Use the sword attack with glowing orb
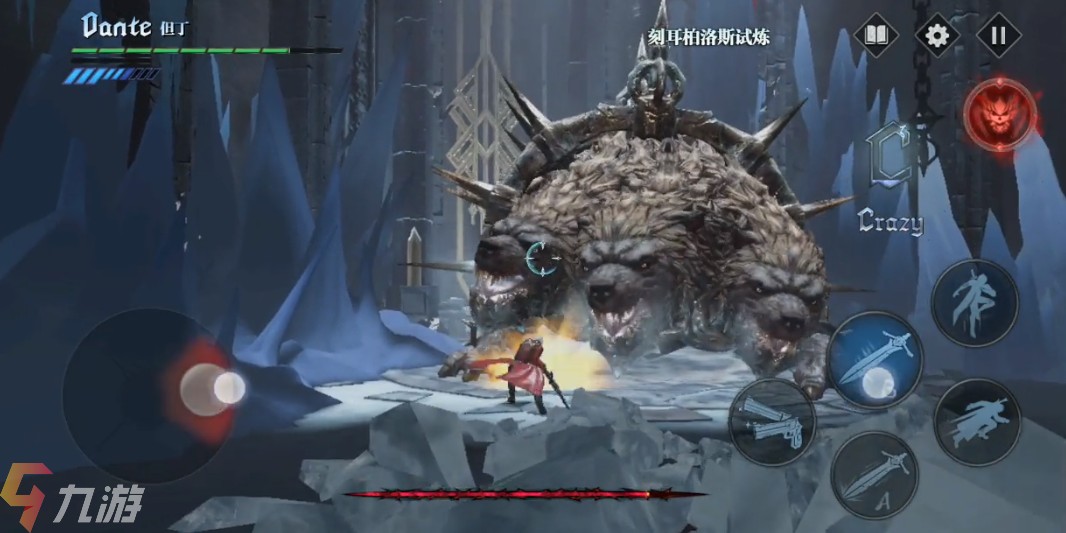The height and width of the screenshot is (533, 1066). pyautogui.click(x=875, y=360)
